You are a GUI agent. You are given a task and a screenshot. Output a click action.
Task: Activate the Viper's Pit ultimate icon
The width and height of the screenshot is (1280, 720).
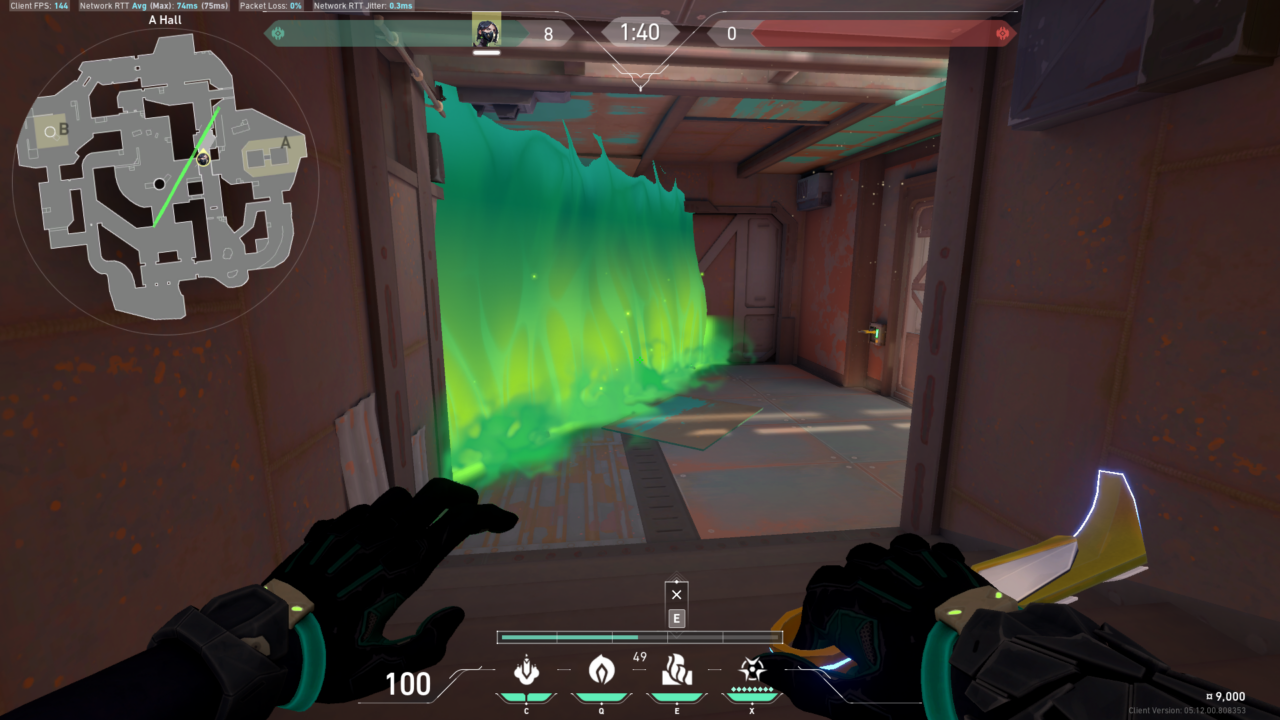752,669
